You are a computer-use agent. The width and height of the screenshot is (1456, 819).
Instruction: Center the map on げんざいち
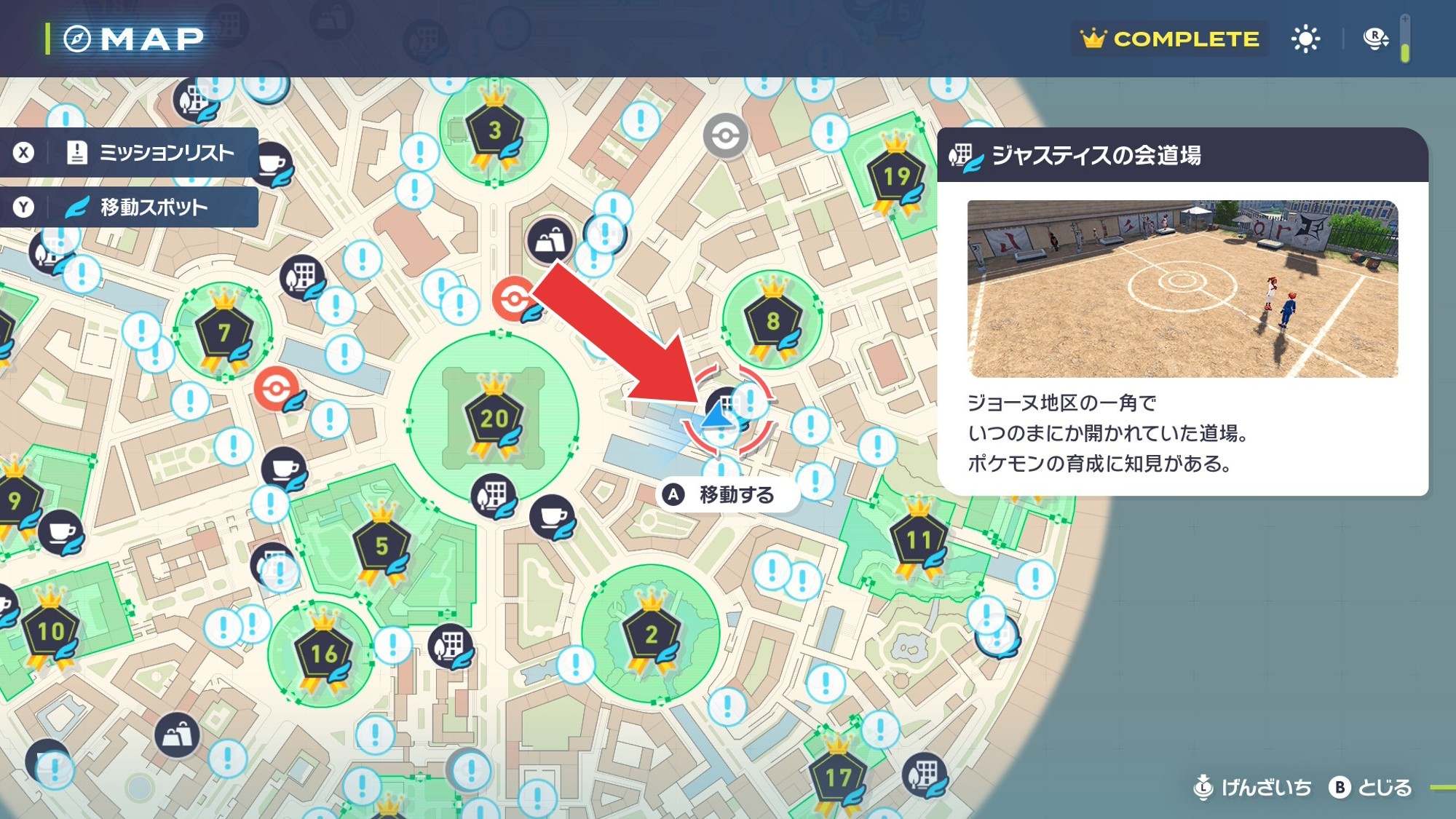[x=1254, y=788]
